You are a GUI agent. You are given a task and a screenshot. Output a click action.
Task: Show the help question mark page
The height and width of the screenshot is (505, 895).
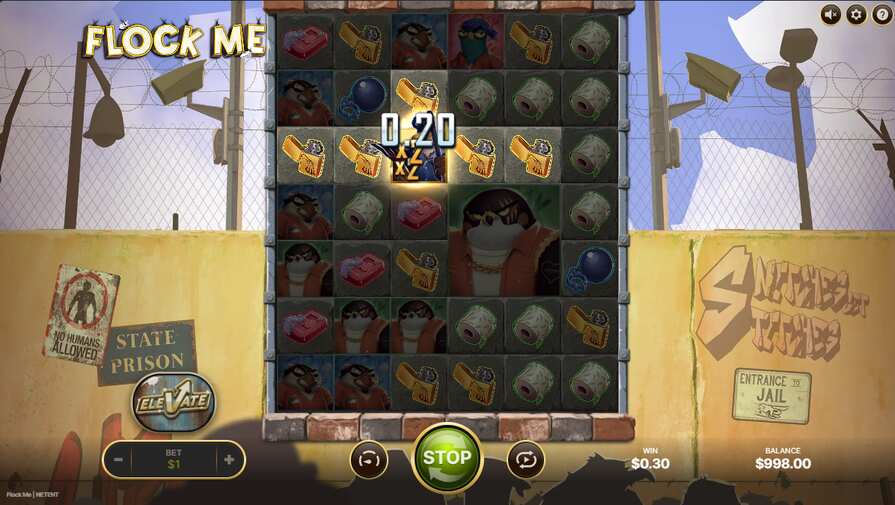[881, 14]
